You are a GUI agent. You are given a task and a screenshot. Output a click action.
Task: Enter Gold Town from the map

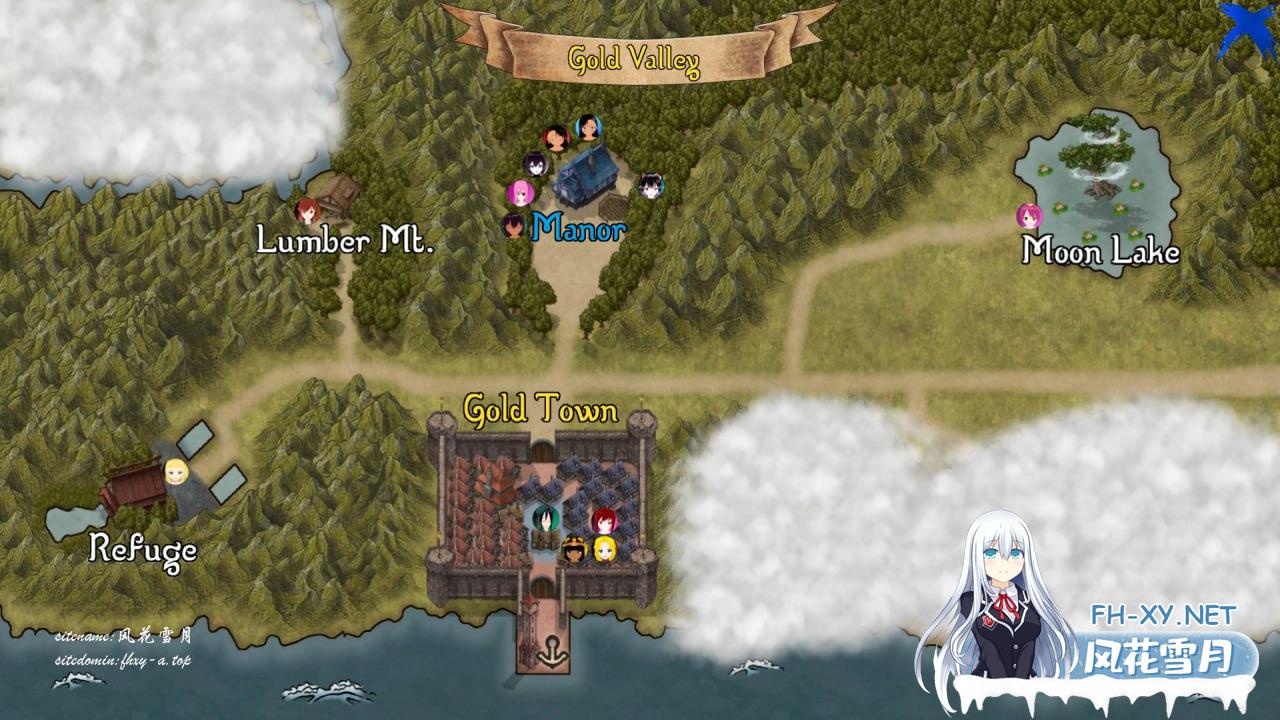click(x=540, y=409)
